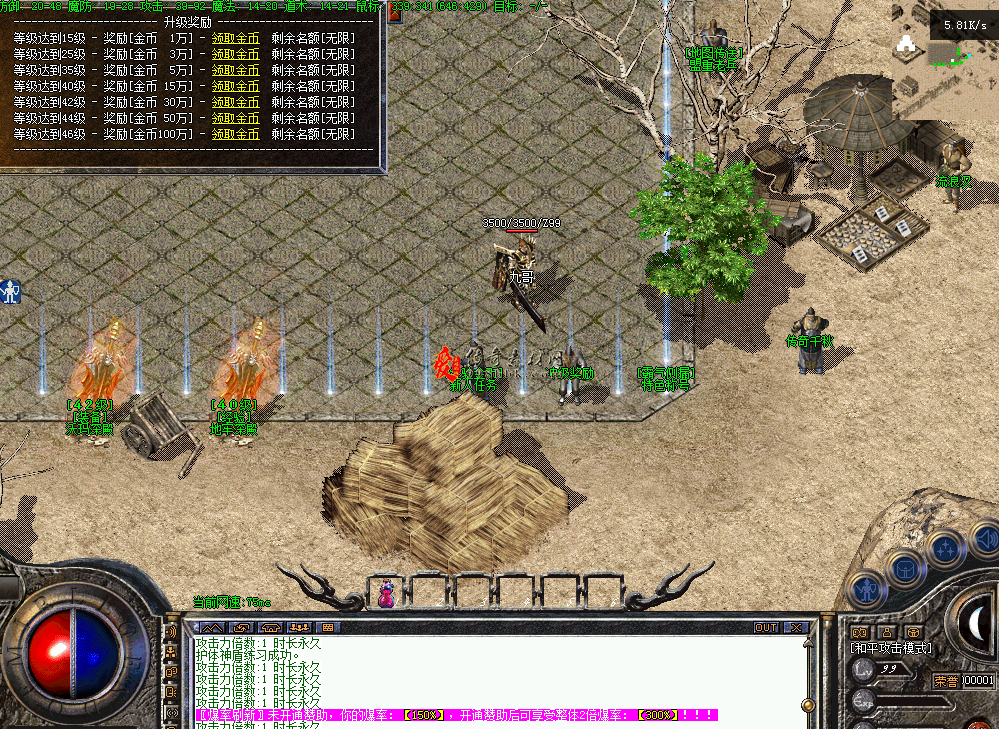Image resolution: width=999 pixels, height=729 pixels.
Task: Click the OUT button above the chat
Action: pyautogui.click(x=766, y=628)
